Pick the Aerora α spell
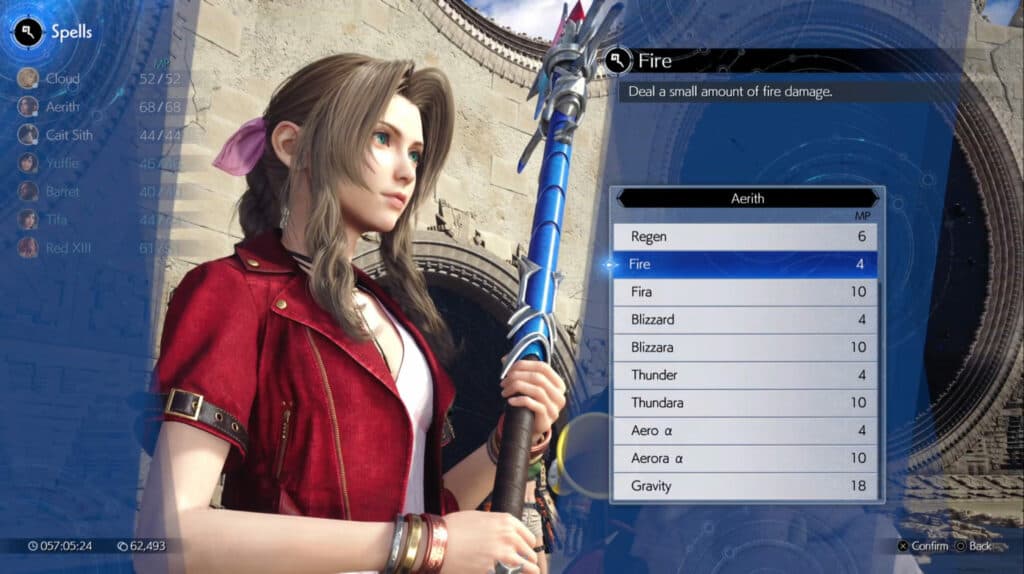Image resolution: width=1024 pixels, height=574 pixels. (x=745, y=458)
